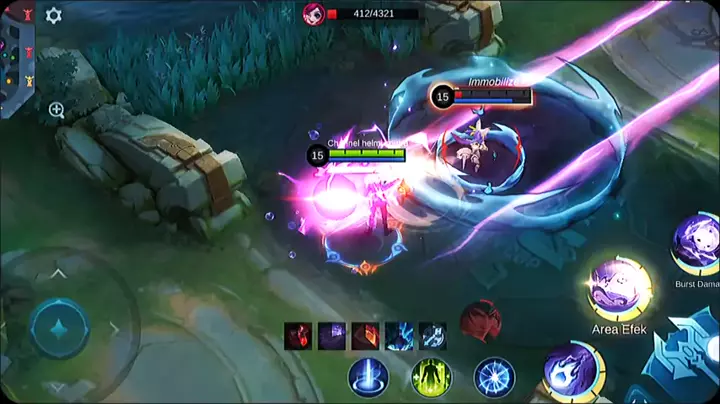Screen dimensions: 720x404
Task: Select the purple lightning equipment slot
Action: pos(332,336)
